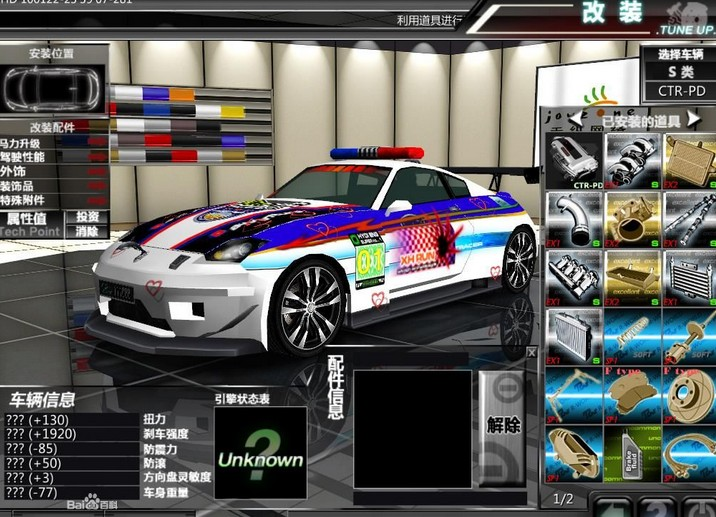
Task: Open the 驾驶性能 driving performance category
Action: [x=30, y=157]
